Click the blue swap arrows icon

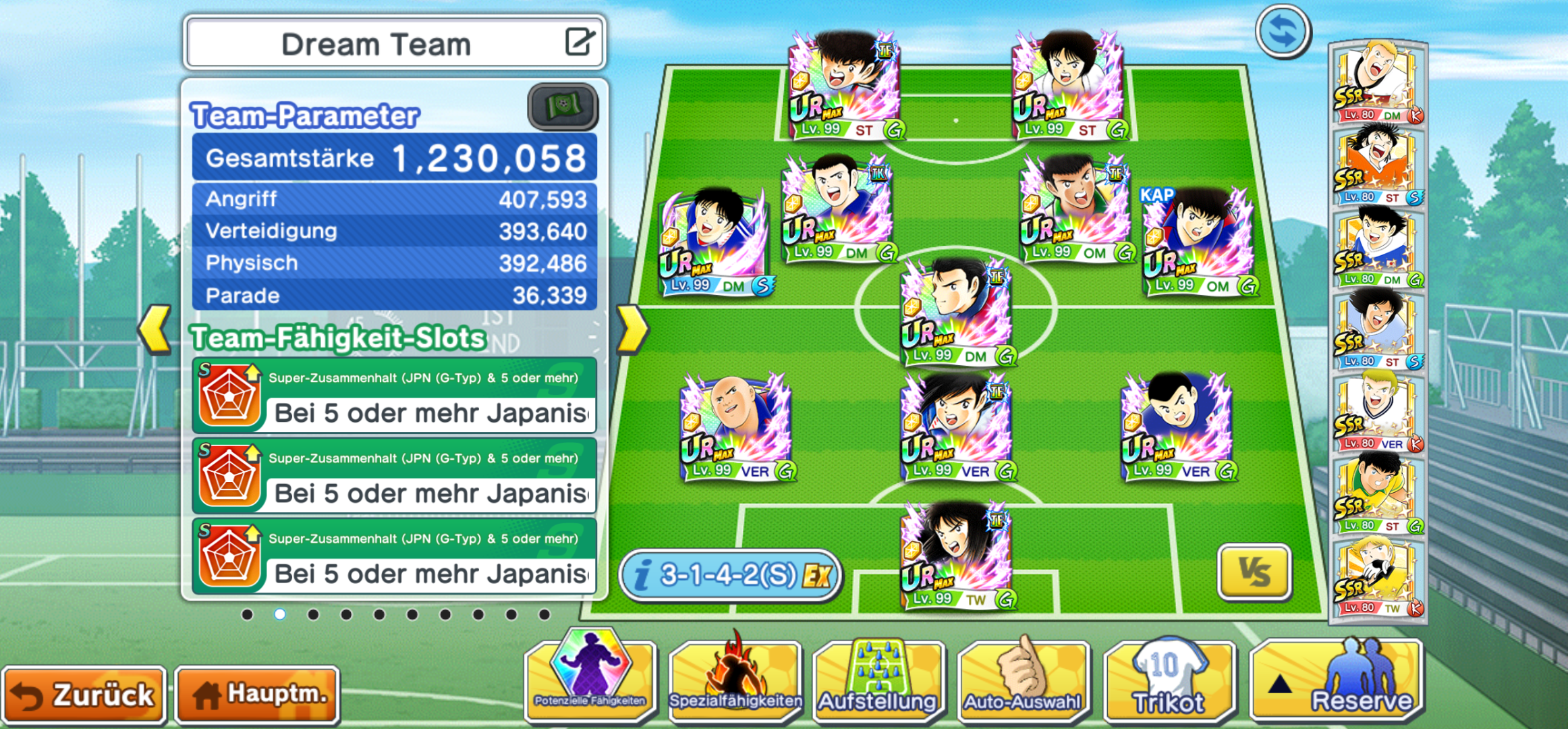click(1283, 32)
